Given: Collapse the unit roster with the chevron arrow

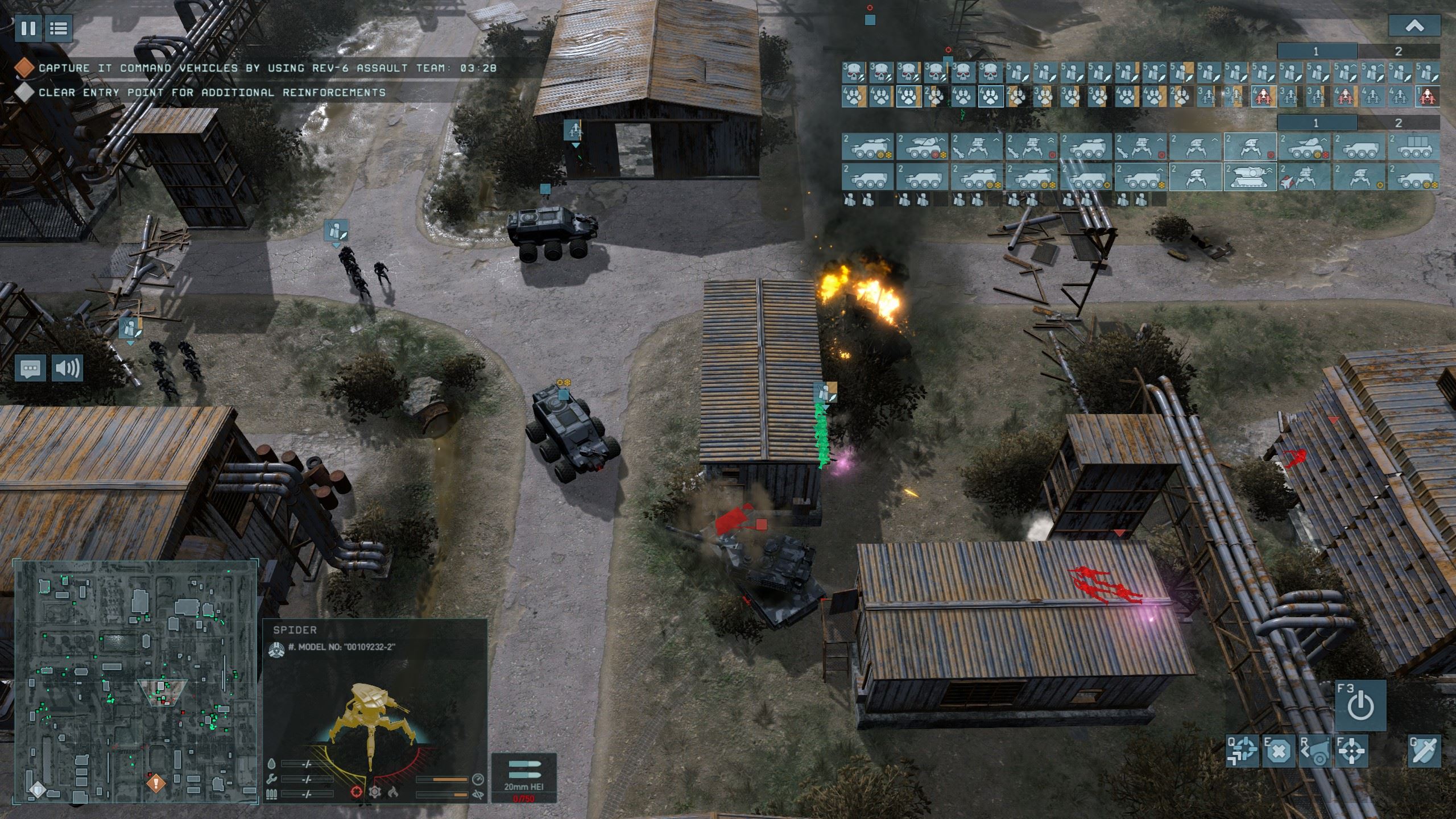Looking at the screenshot, I should [x=1414, y=26].
